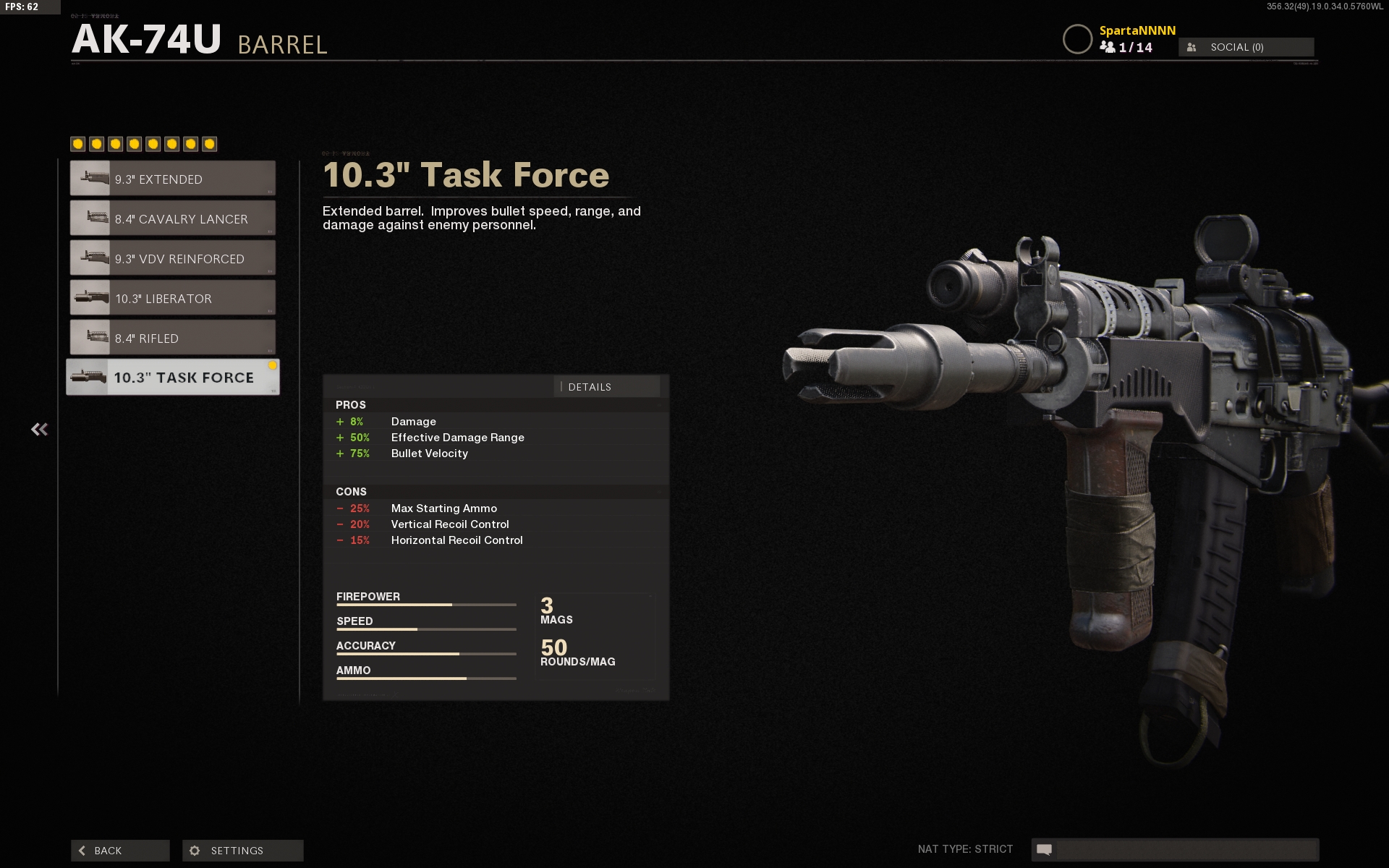Collapse panel with double-arrow icon

tap(40, 430)
